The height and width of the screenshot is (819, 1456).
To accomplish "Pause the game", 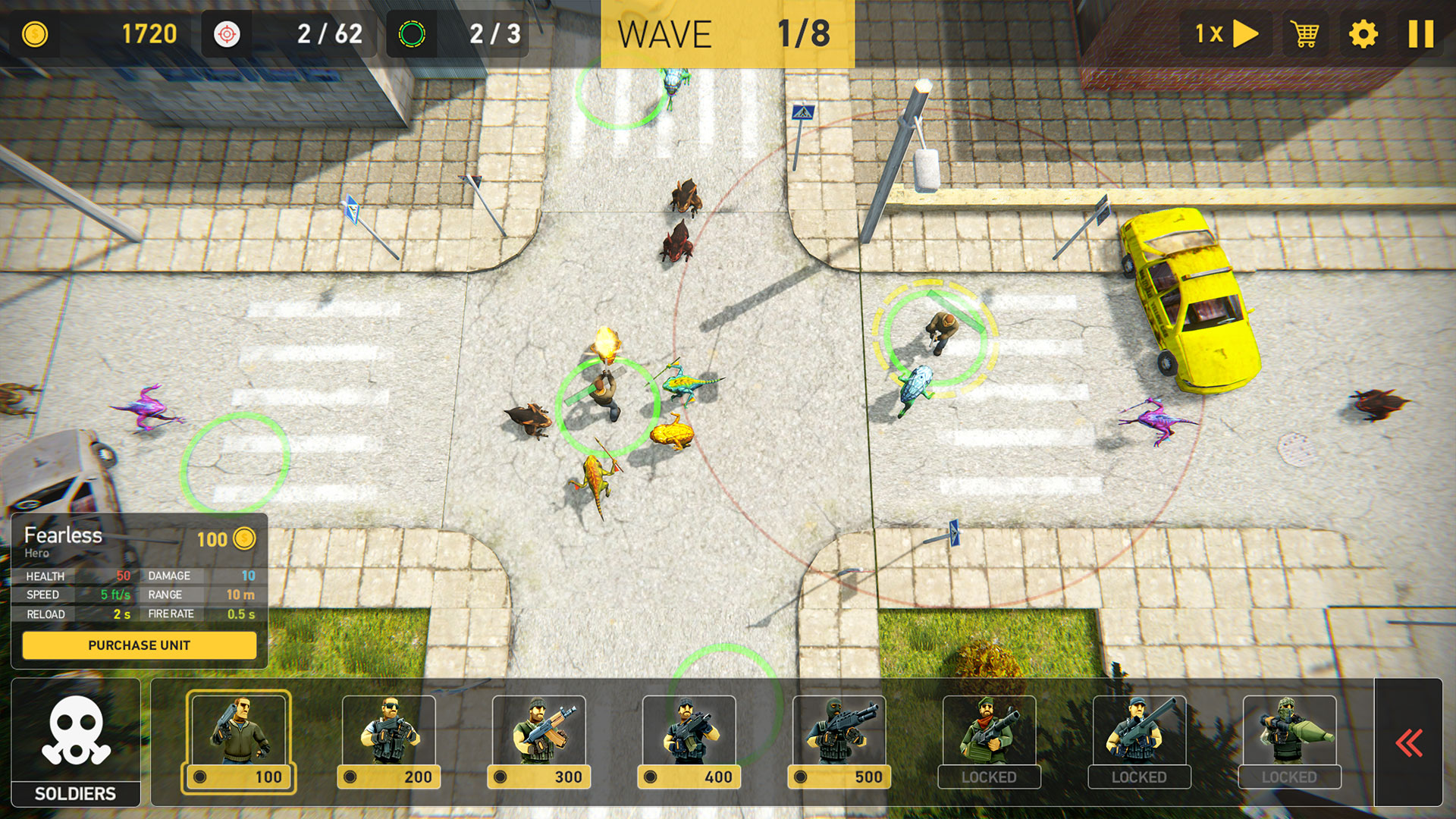I will pyautogui.click(x=1423, y=34).
